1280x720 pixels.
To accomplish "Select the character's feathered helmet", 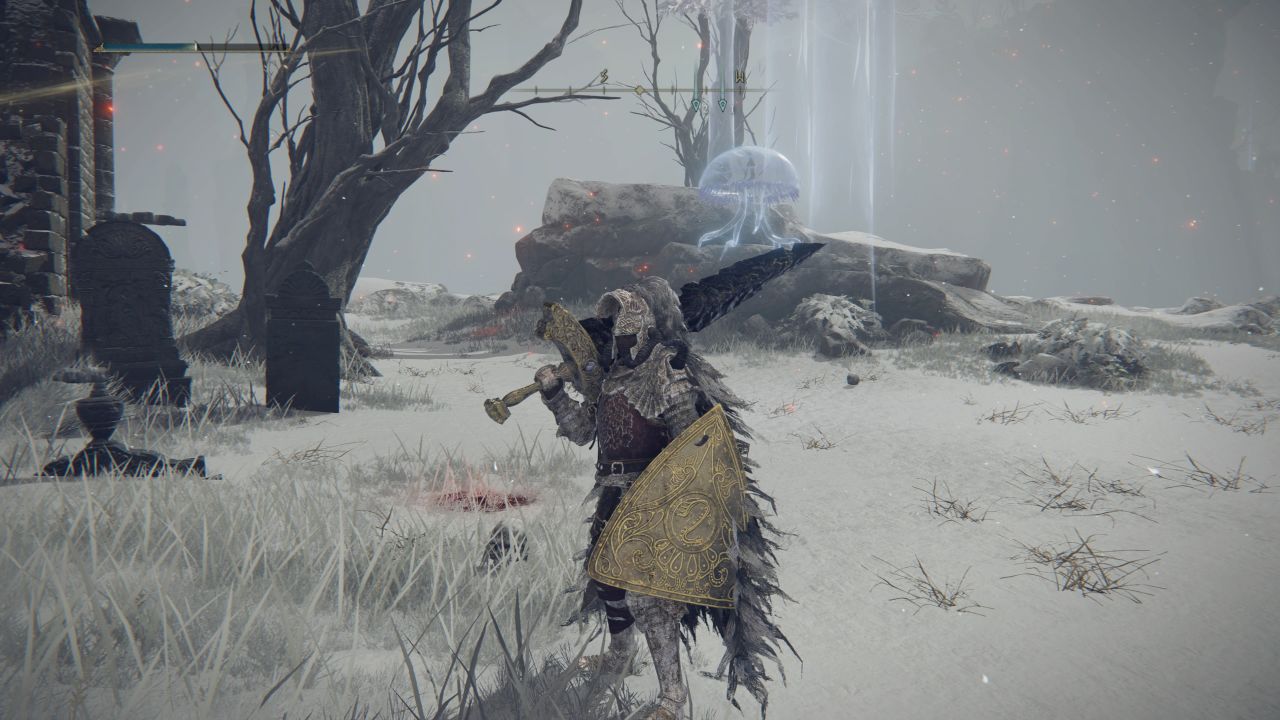I will 630,315.
